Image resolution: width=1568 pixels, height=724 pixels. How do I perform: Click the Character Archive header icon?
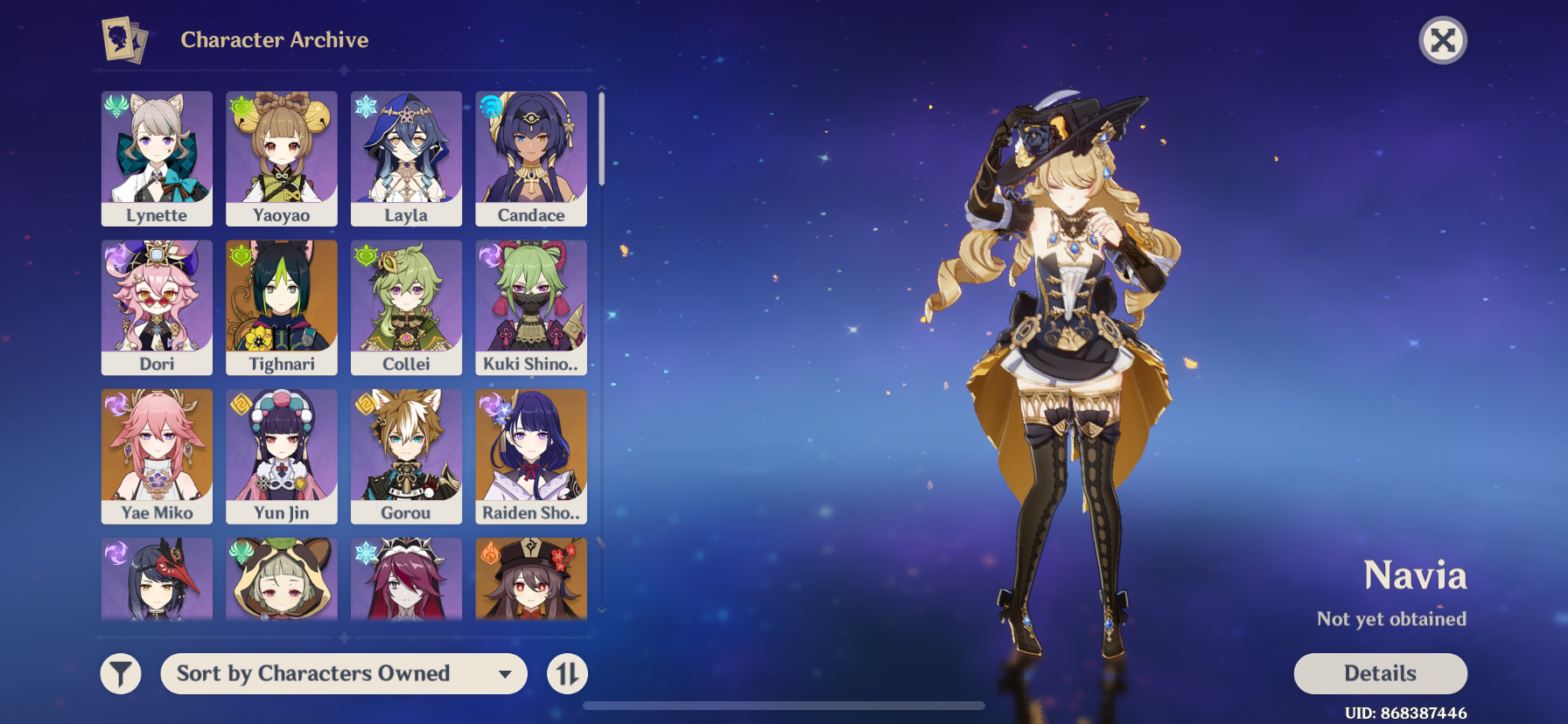pos(123,39)
